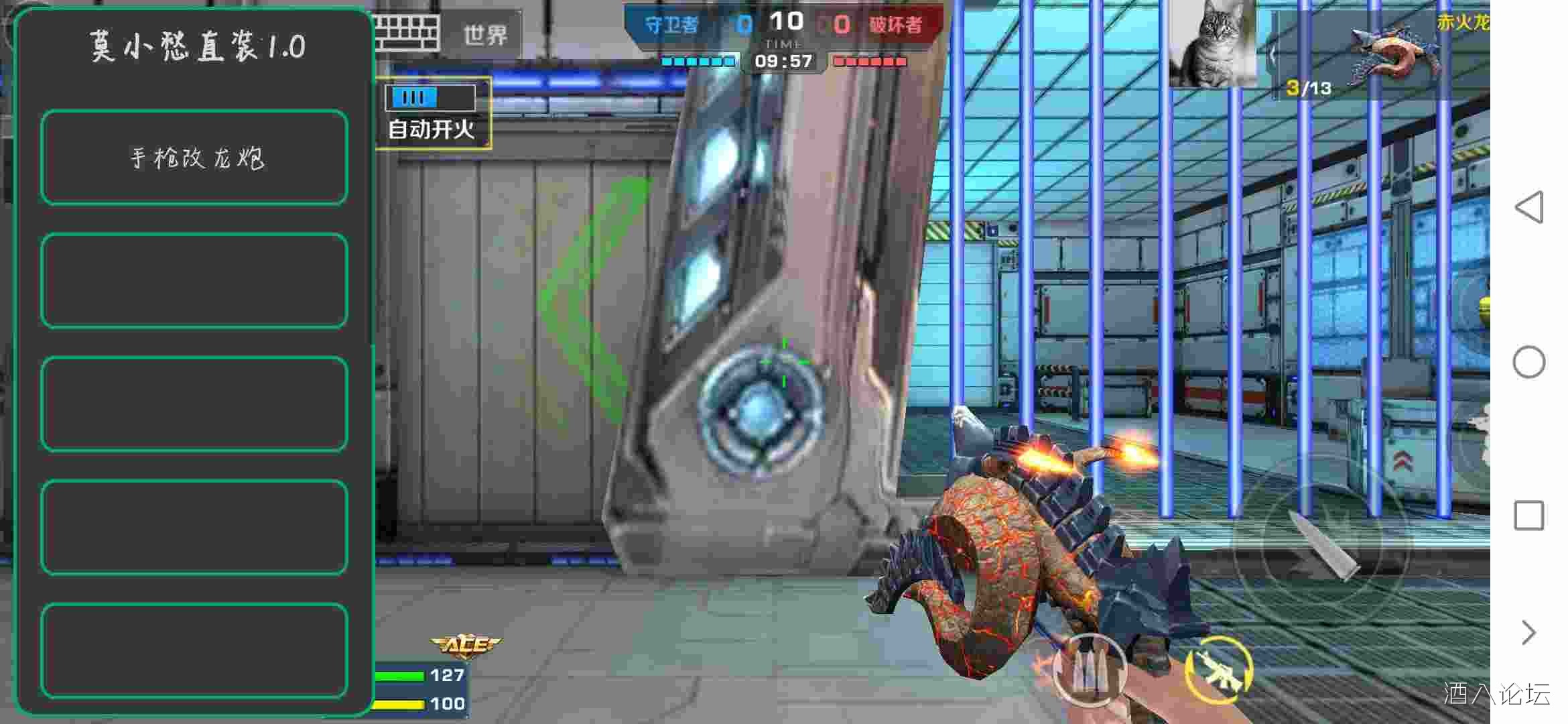Switch weapon with the yellow rifle icon

tap(1218, 669)
